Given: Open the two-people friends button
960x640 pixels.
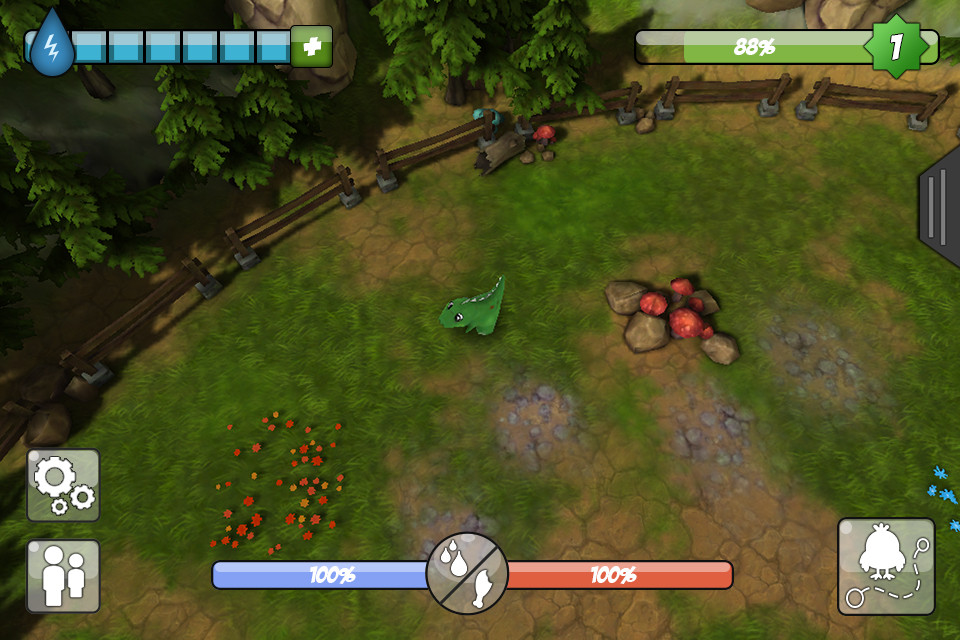Looking at the screenshot, I should coord(63,576).
